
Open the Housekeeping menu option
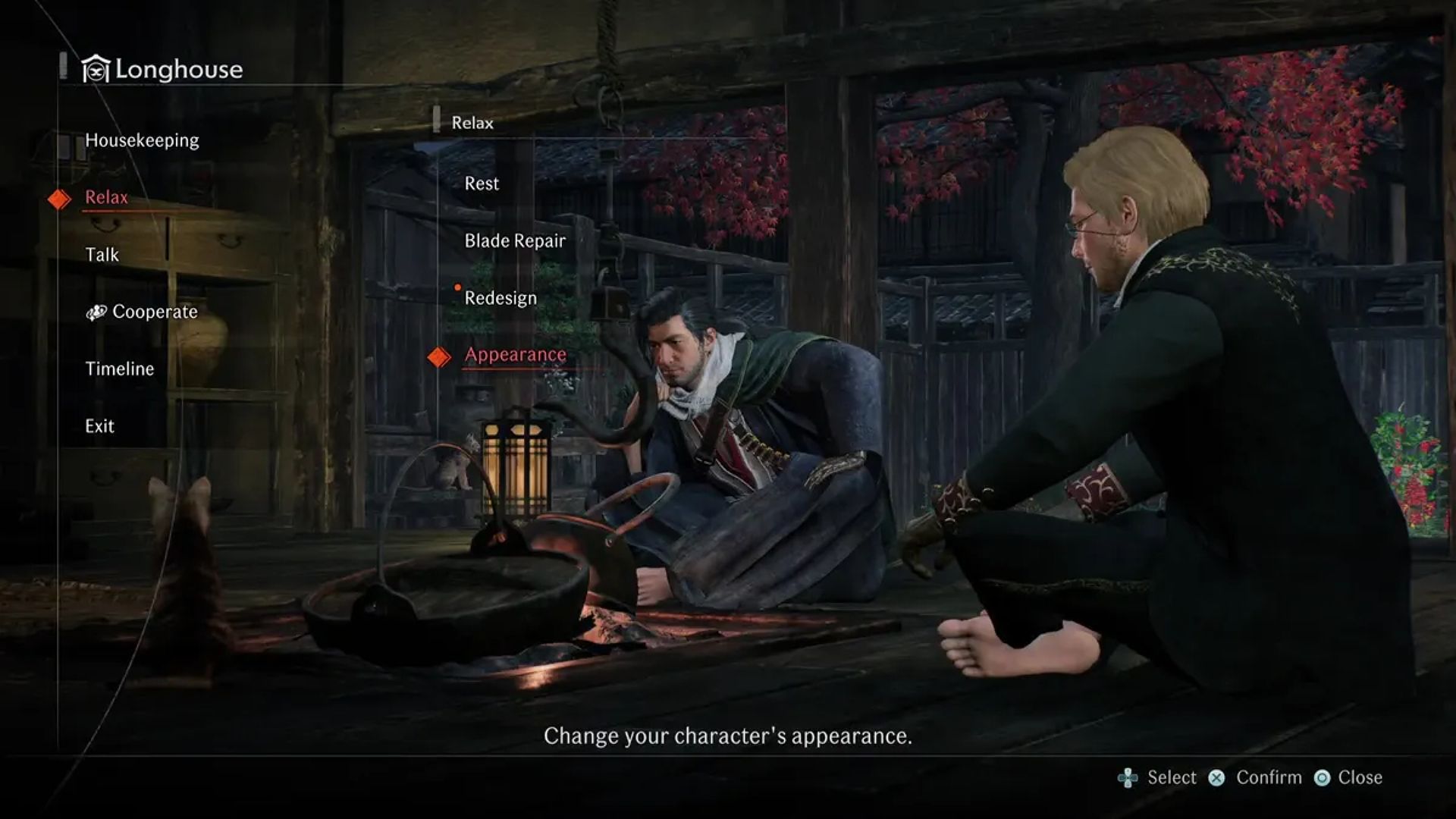pyautogui.click(x=143, y=140)
